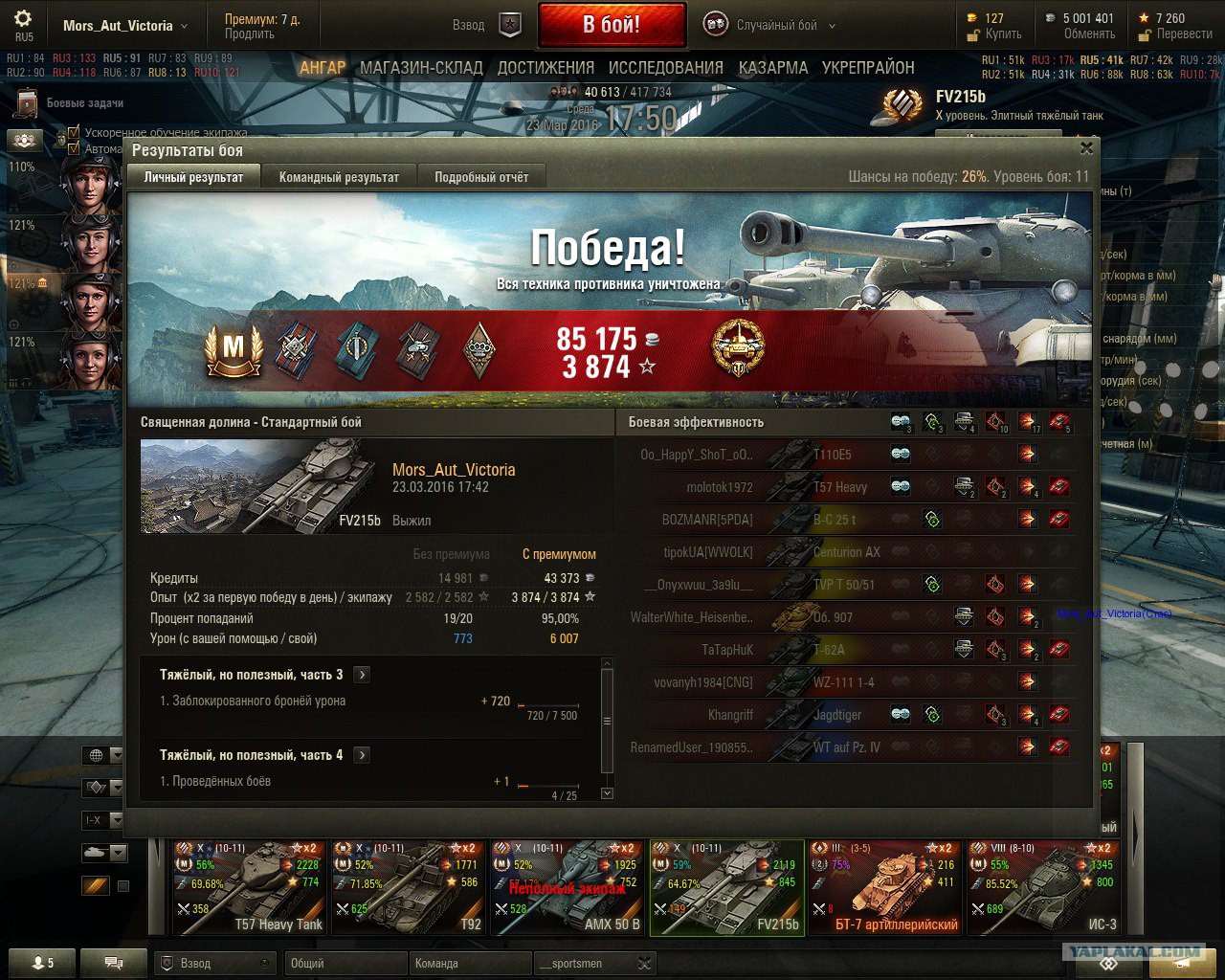Open the Подробный отчёт tab
This screenshot has height=980, width=1225.
point(481,177)
